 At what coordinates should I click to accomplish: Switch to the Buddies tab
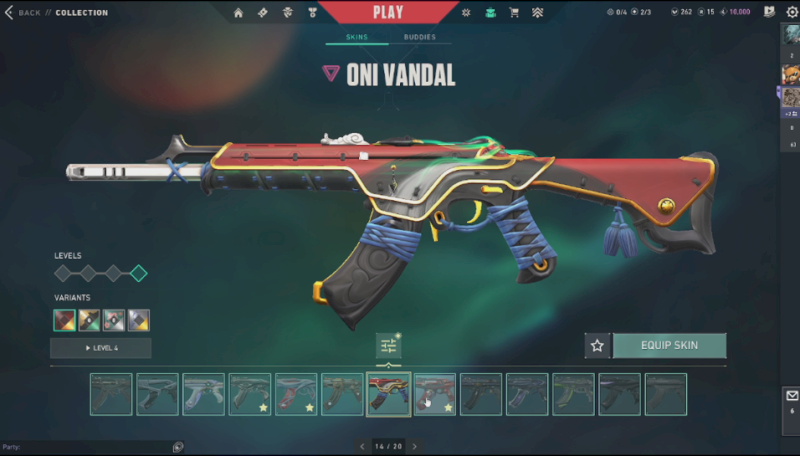pyautogui.click(x=419, y=38)
